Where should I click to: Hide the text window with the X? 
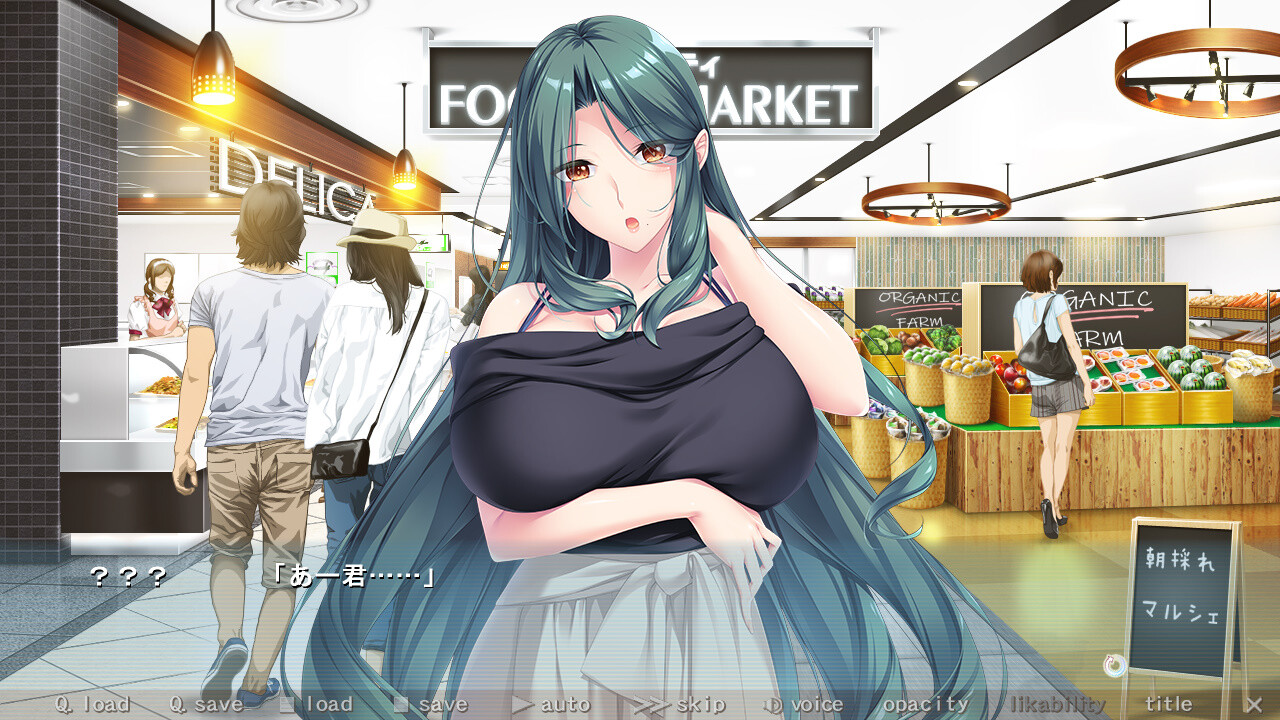(1253, 704)
